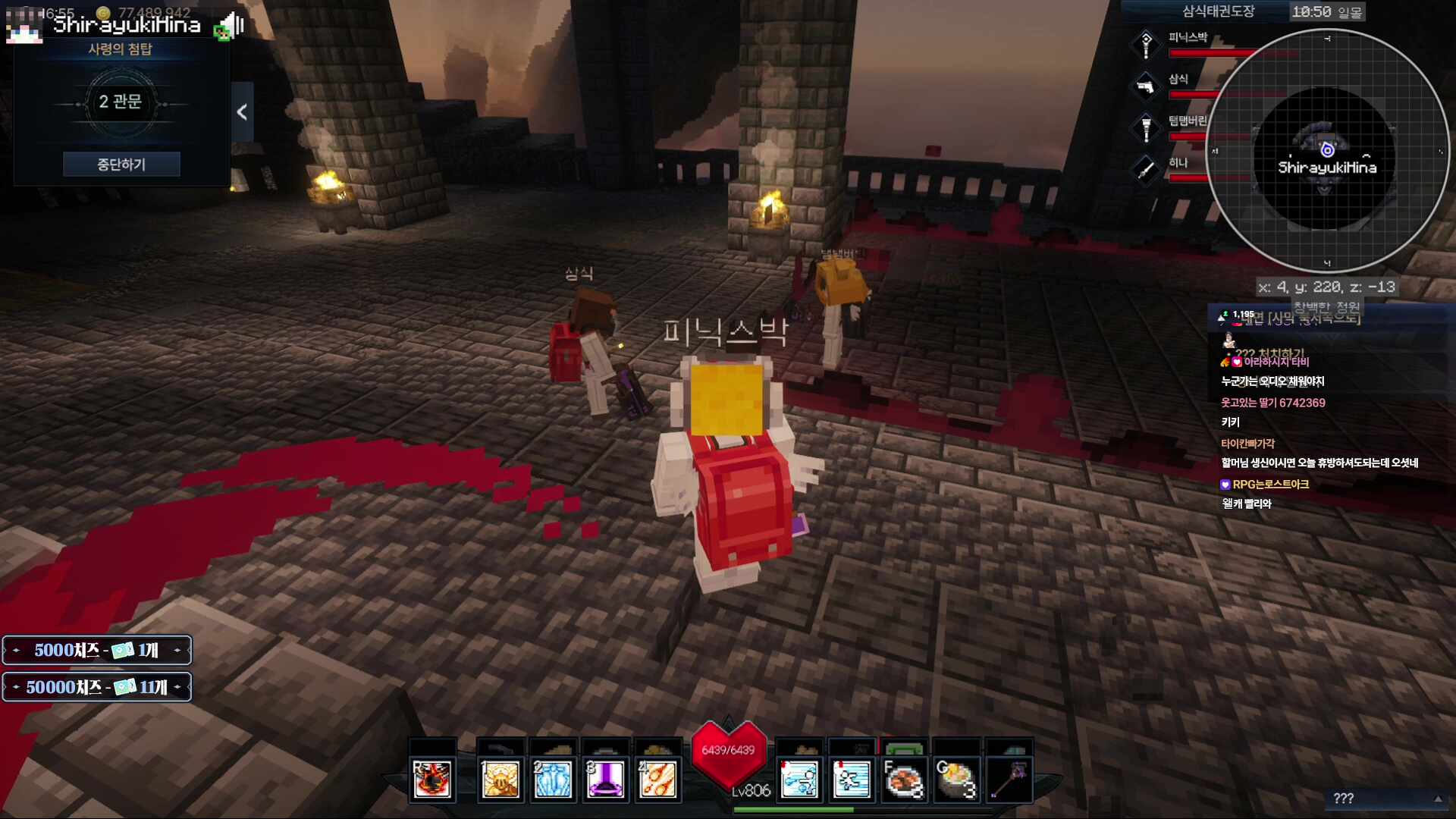Use the blue wind dash skill icon

[x=799, y=779]
